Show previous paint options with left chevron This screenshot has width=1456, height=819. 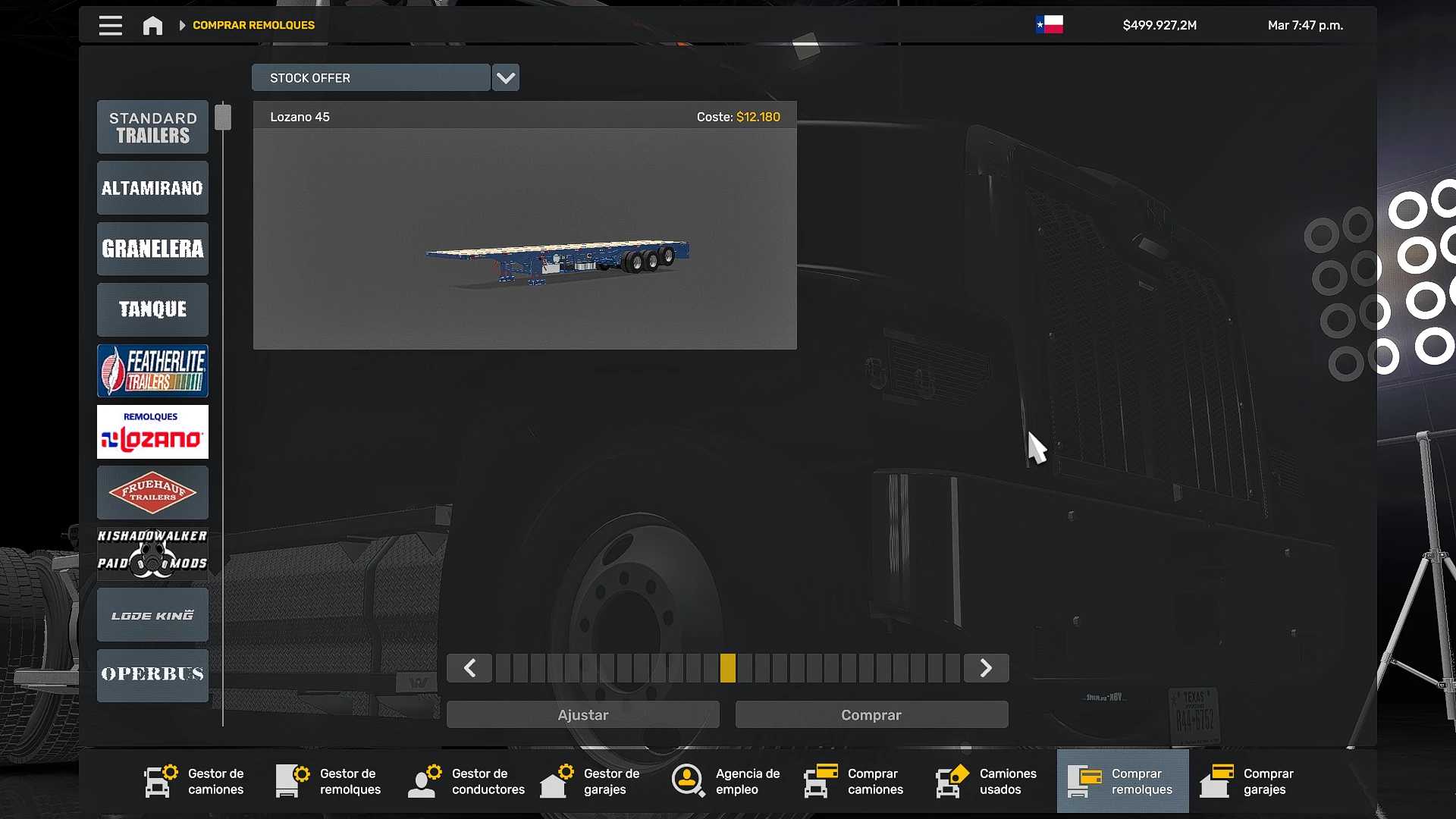469,668
